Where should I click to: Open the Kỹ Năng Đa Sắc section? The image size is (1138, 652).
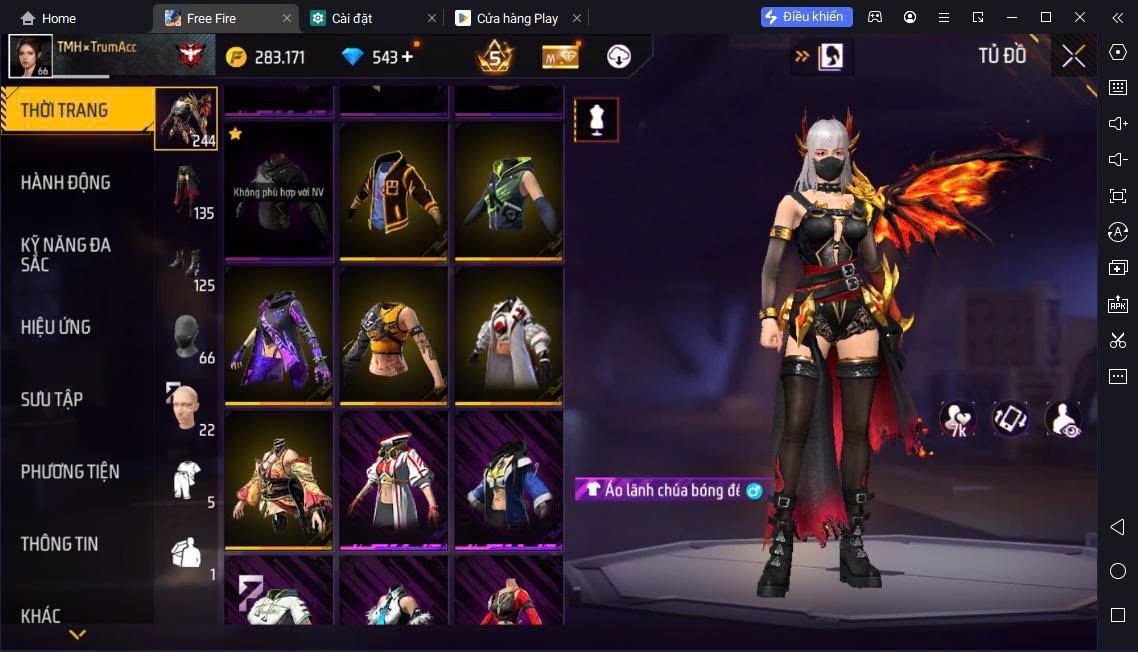pos(66,254)
